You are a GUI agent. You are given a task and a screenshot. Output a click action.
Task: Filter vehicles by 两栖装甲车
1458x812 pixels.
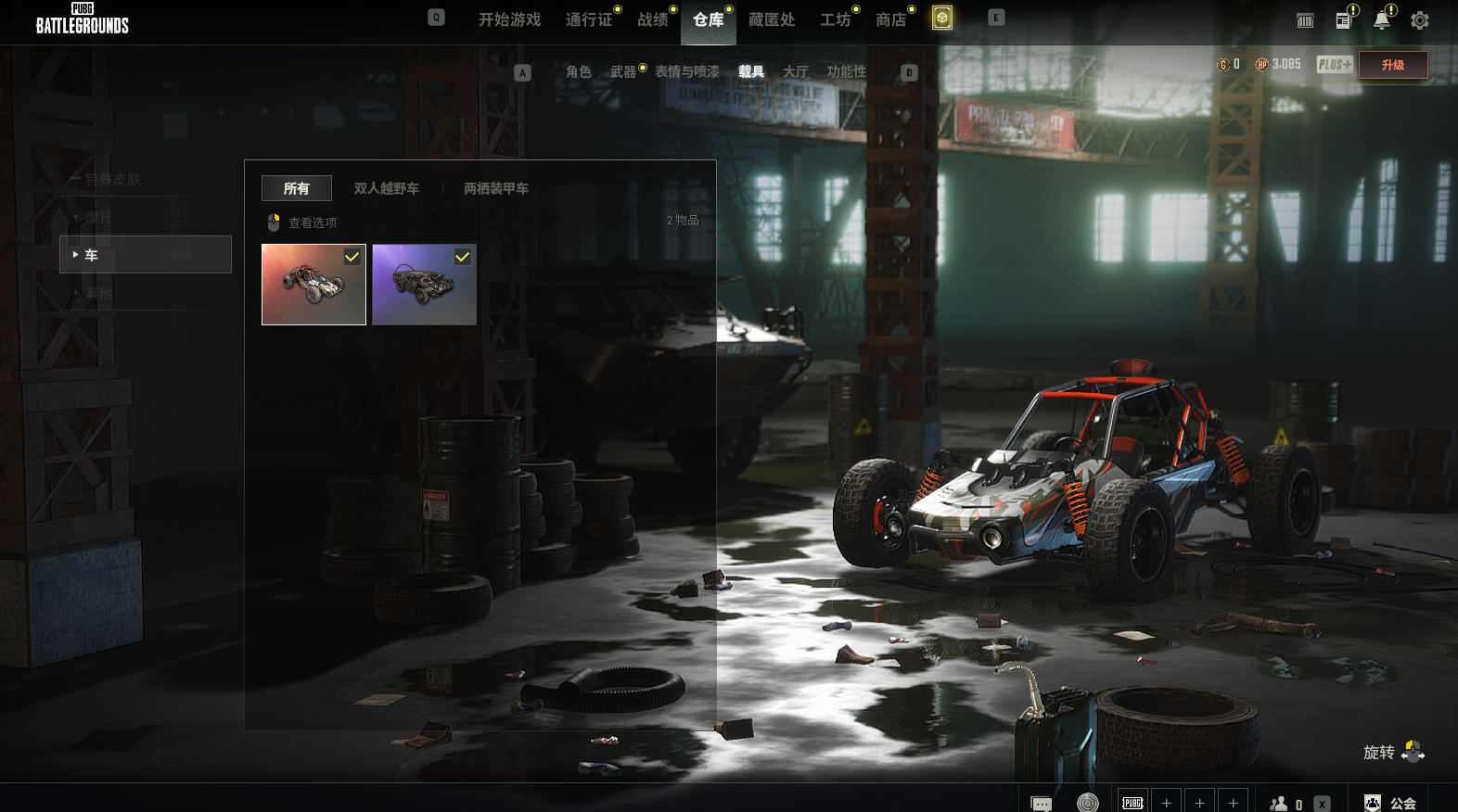tap(495, 188)
